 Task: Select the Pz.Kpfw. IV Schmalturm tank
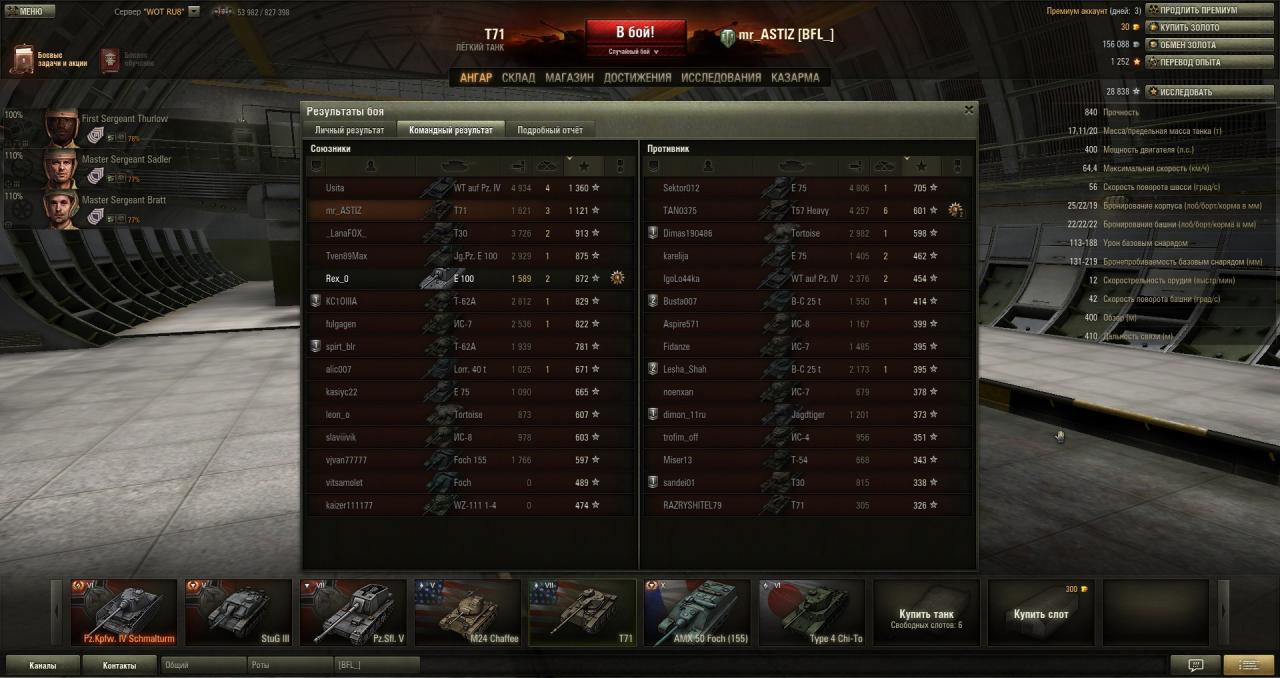click(126, 612)
